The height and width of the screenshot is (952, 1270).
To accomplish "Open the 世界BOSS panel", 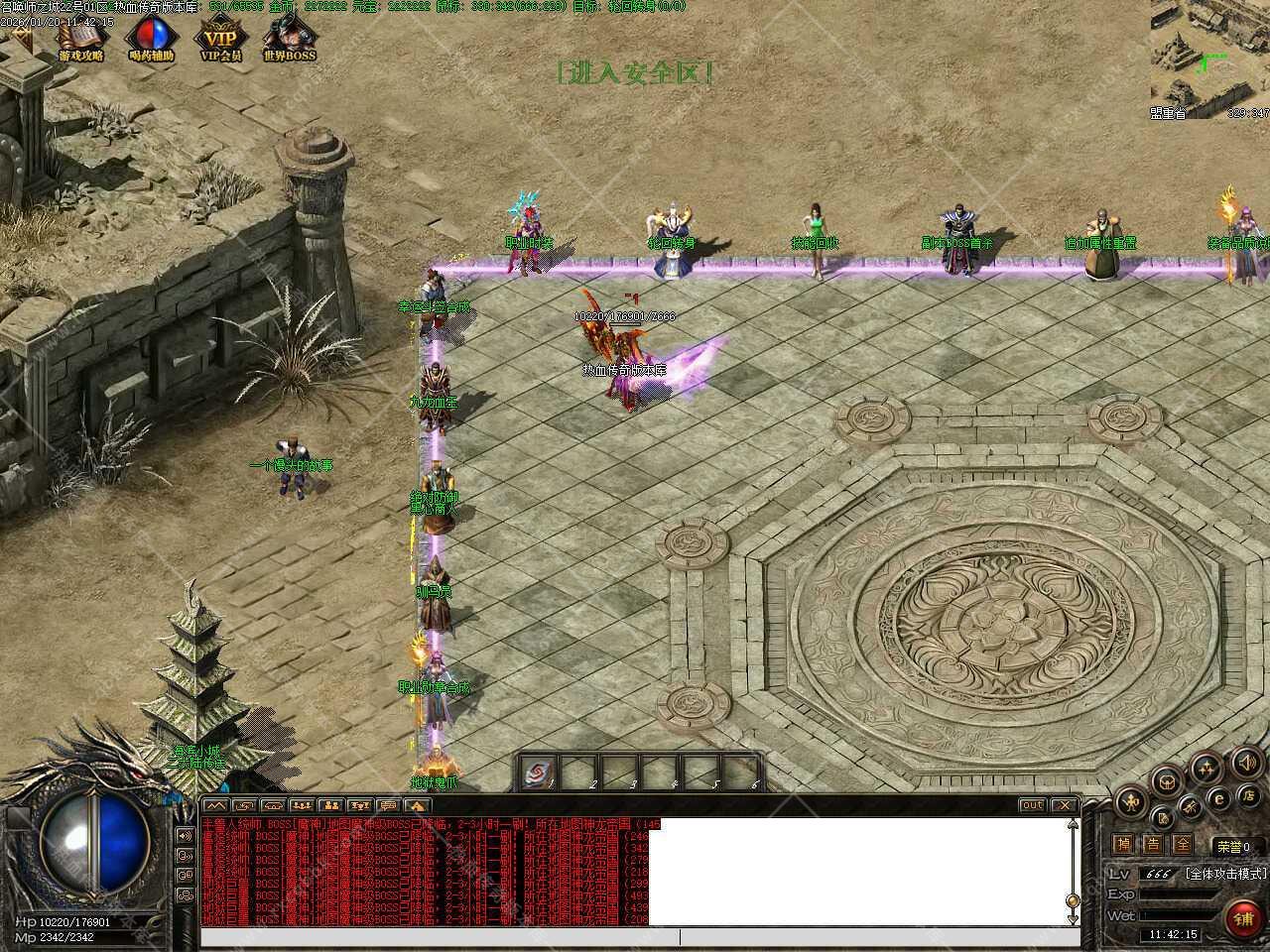I will pos(289,40).
